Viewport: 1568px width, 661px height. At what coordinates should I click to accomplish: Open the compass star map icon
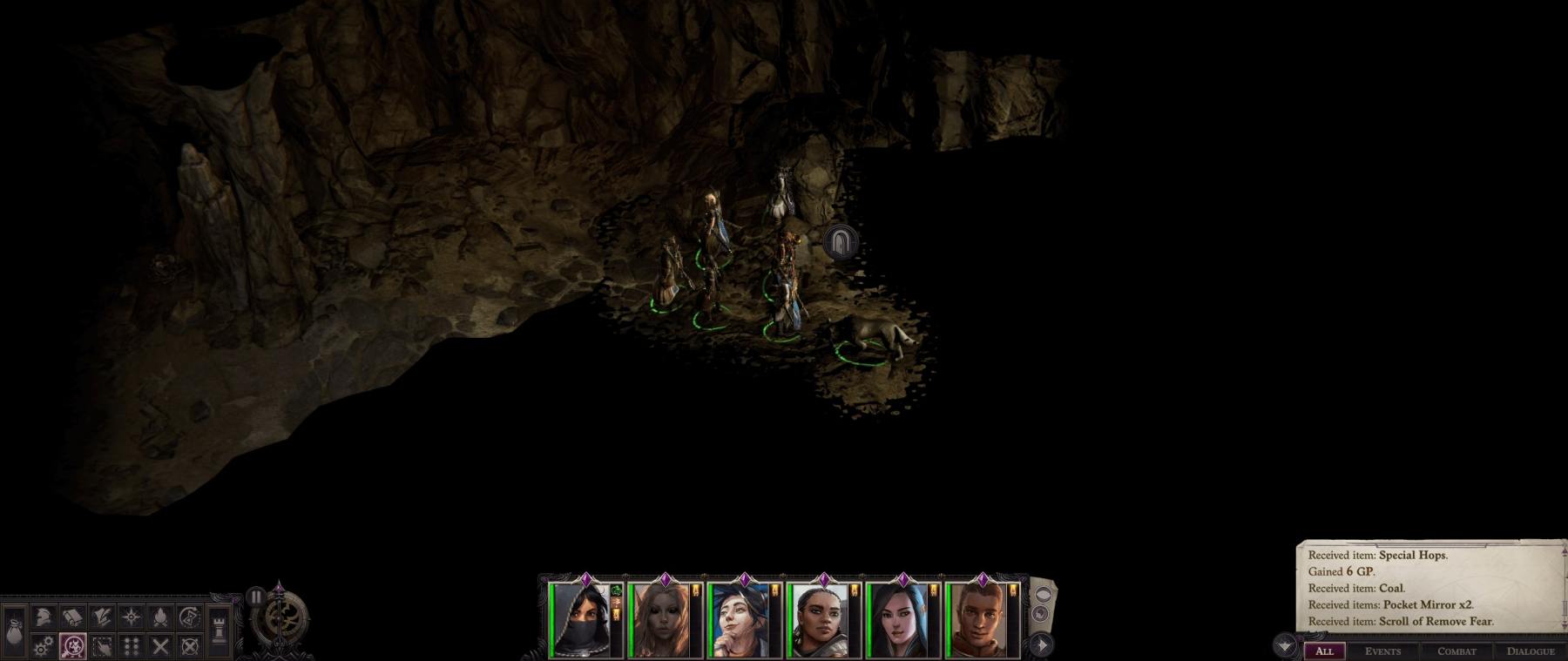tap(132, 617)
